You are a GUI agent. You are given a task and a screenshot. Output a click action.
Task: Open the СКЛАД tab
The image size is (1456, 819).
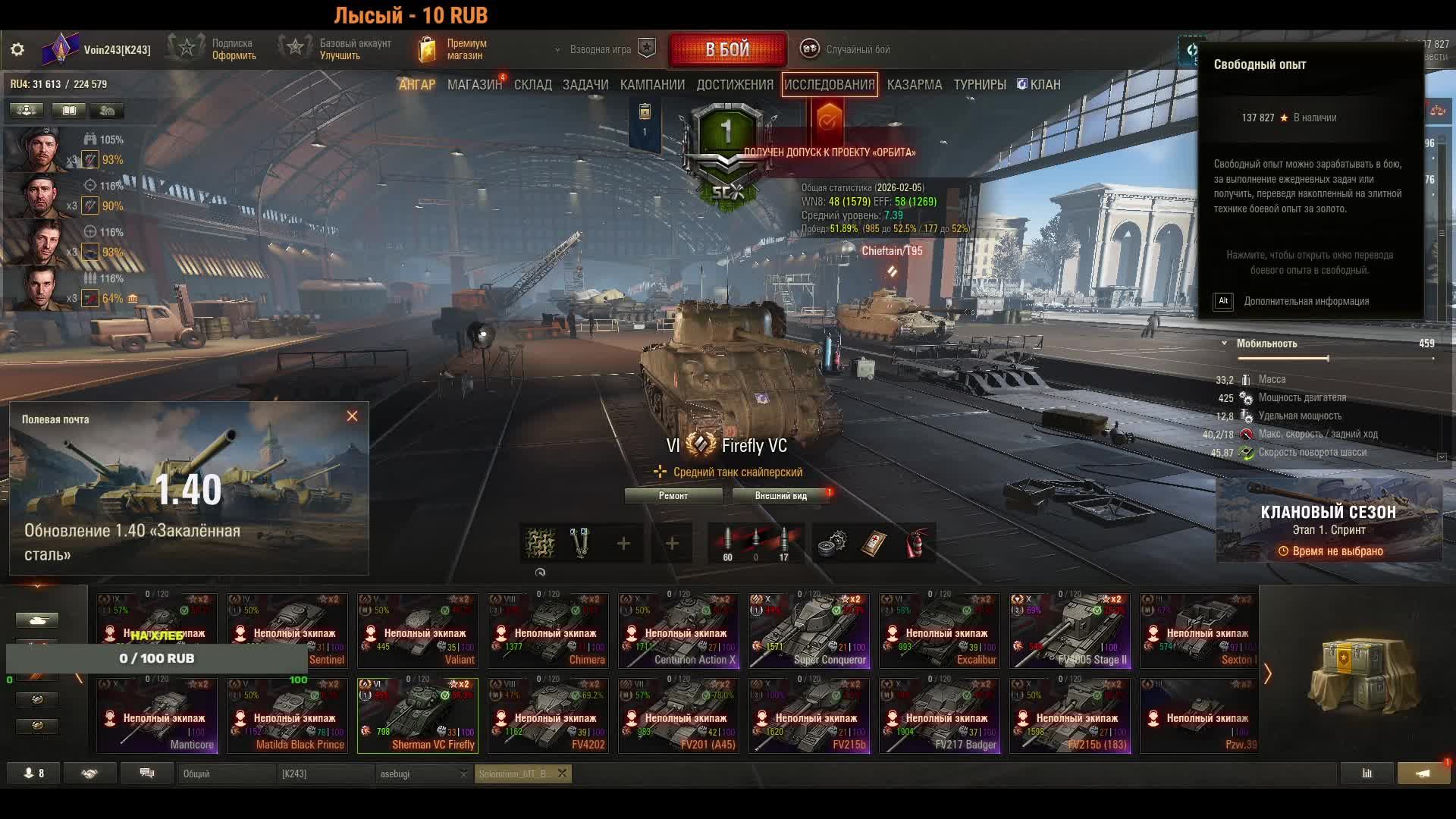pos(532,84)
